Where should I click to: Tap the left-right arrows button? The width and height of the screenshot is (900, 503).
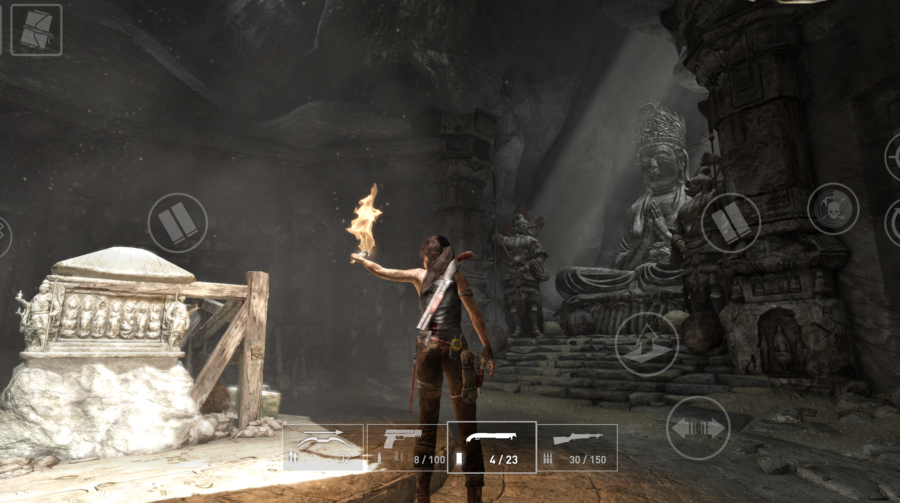[697, 428]
